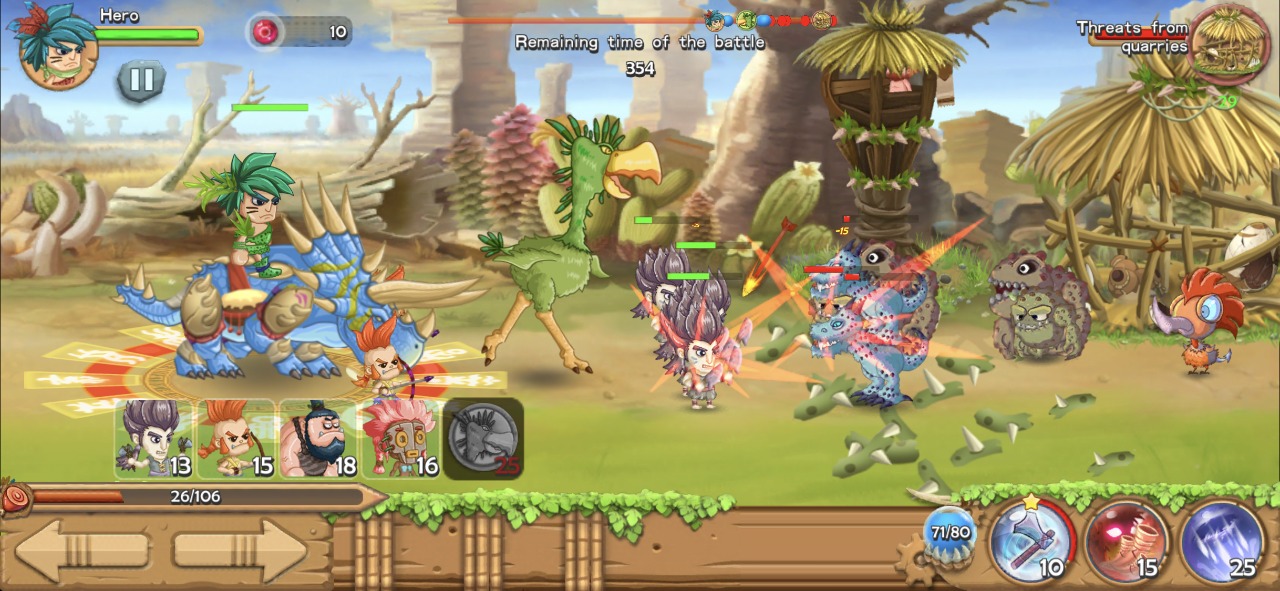Image resolution: width=1280 pixels, height=591 pixels.
Task: Move the hero with the right arrow
Action: 239,551
